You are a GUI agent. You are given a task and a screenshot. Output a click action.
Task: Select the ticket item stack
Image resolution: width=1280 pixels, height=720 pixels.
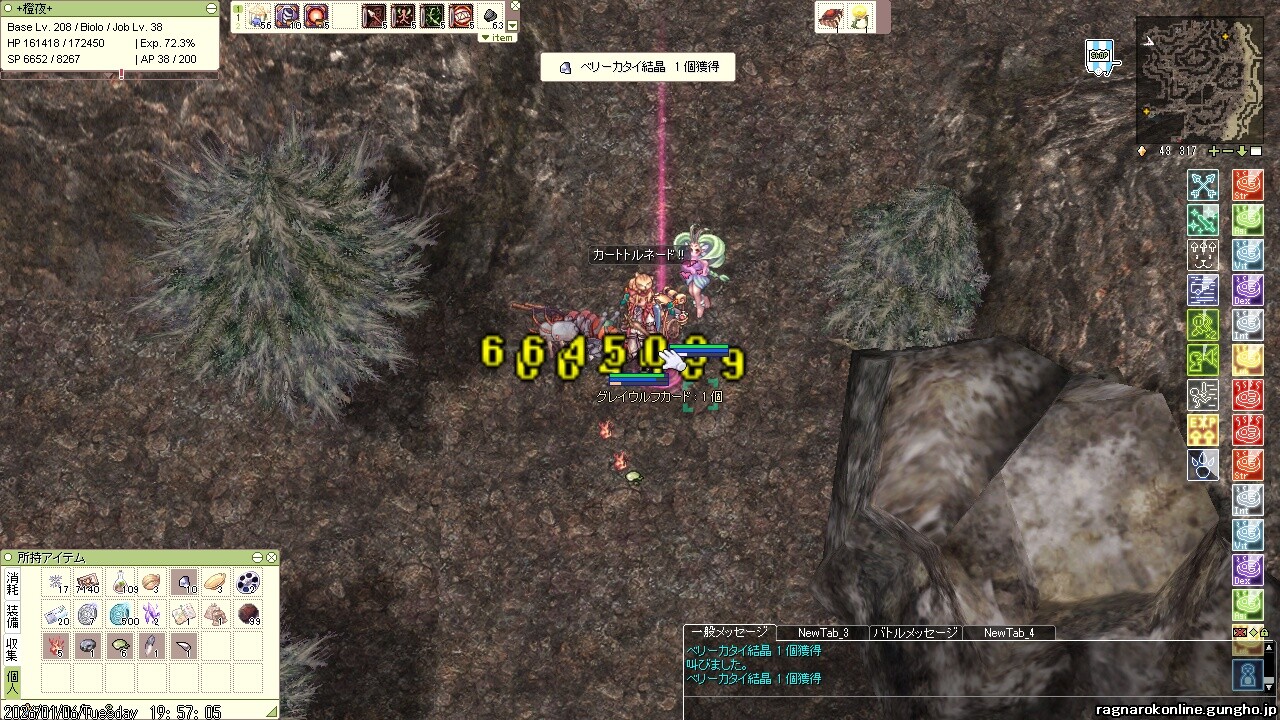(x=90, y=582)
